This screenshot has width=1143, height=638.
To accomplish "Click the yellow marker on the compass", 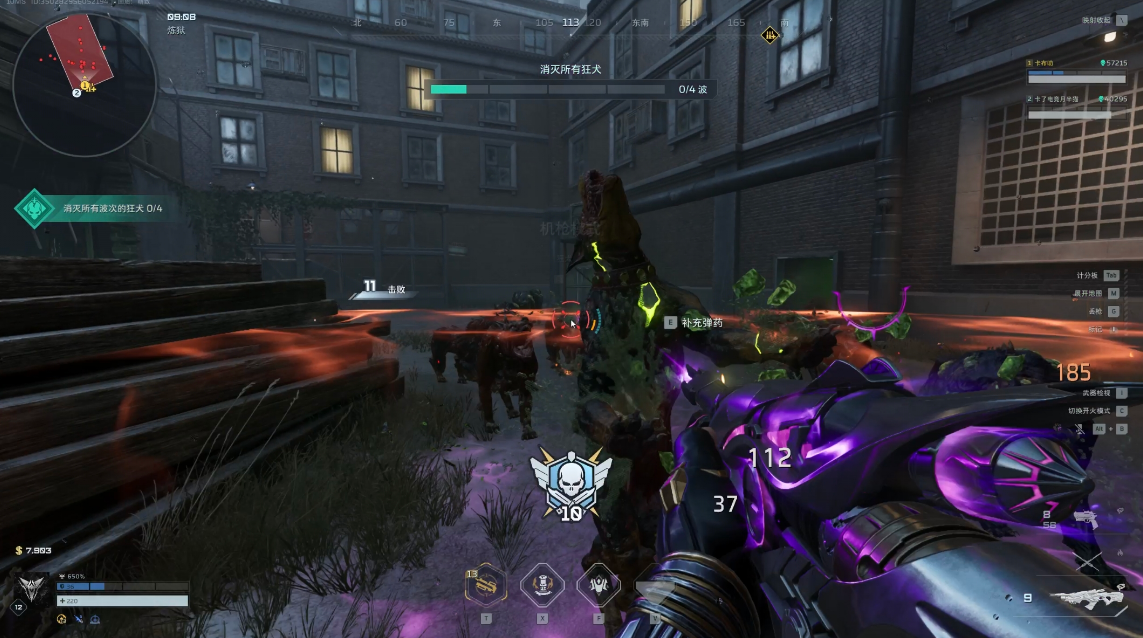I will [769, 35].
